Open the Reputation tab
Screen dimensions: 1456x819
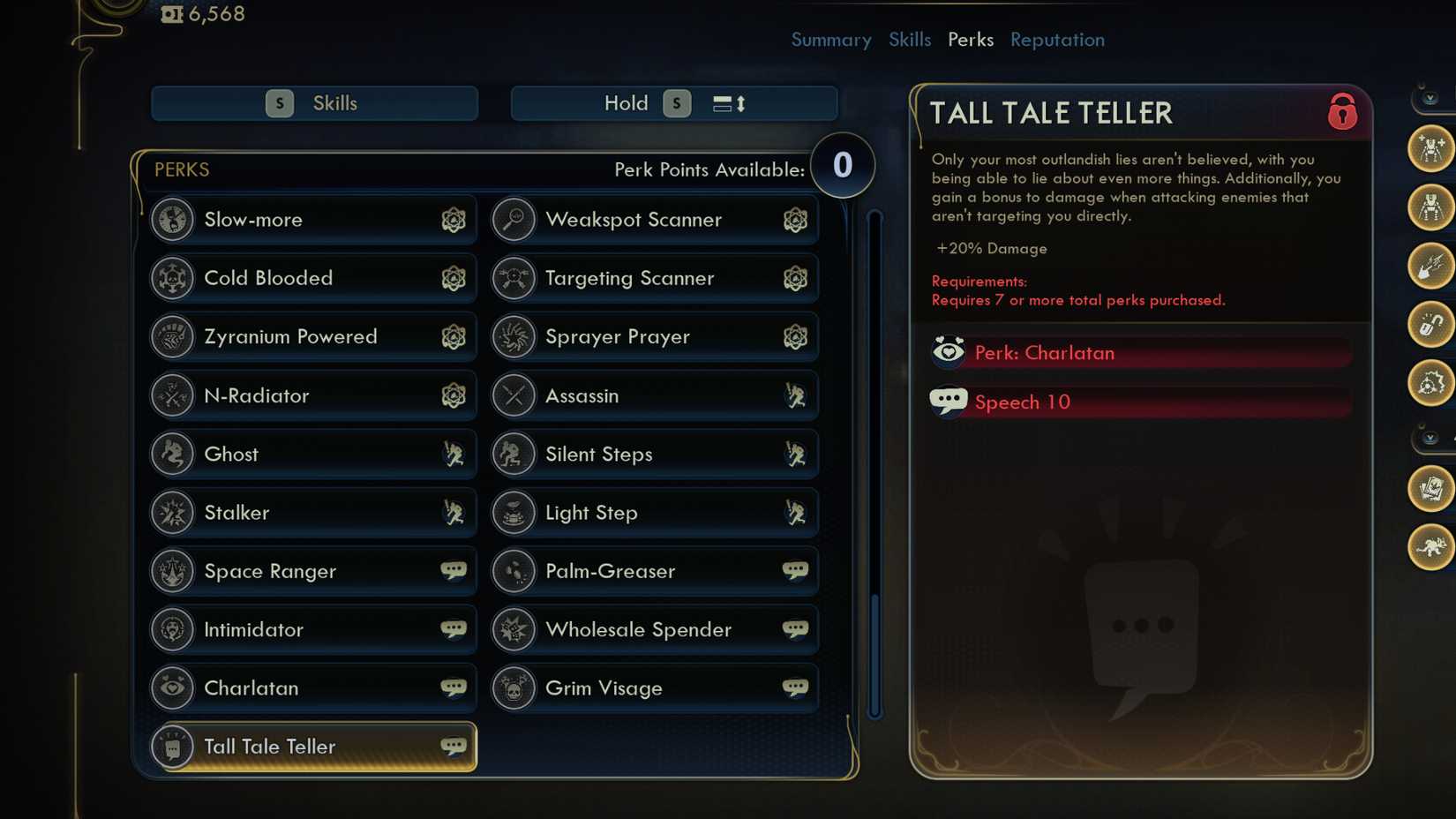1057,40
